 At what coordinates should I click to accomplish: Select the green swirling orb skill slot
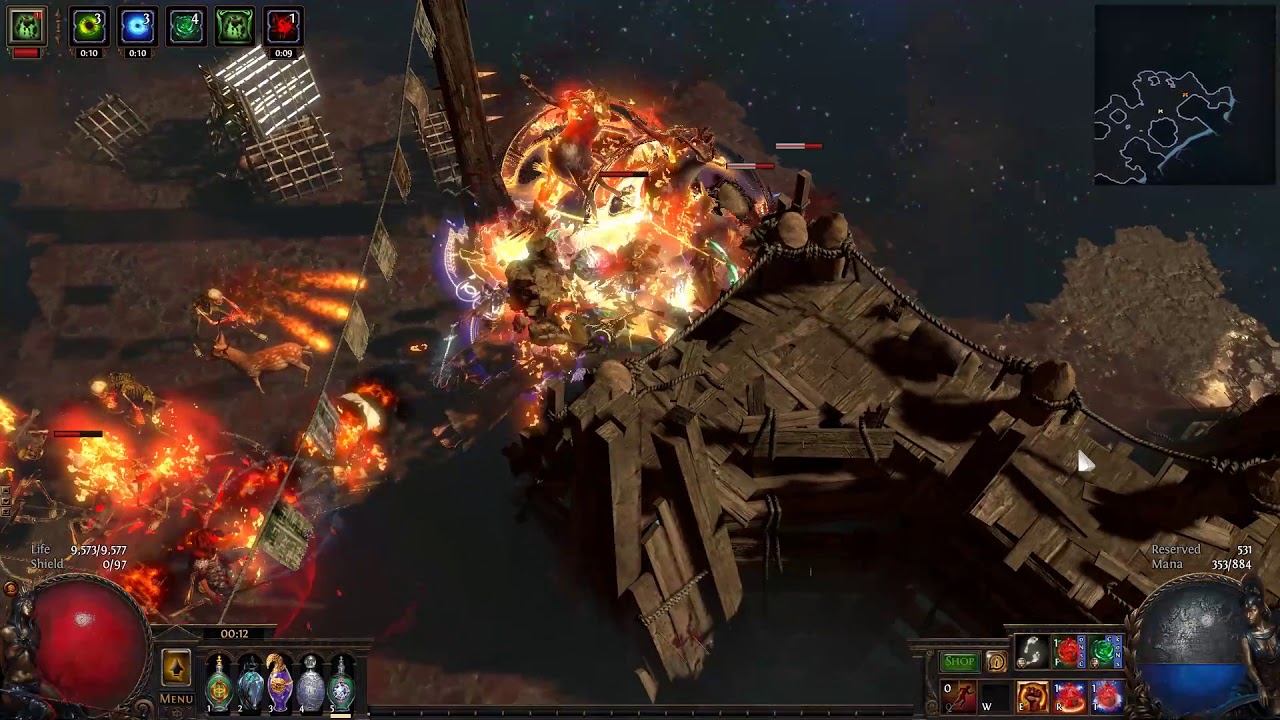(1105, 653)
